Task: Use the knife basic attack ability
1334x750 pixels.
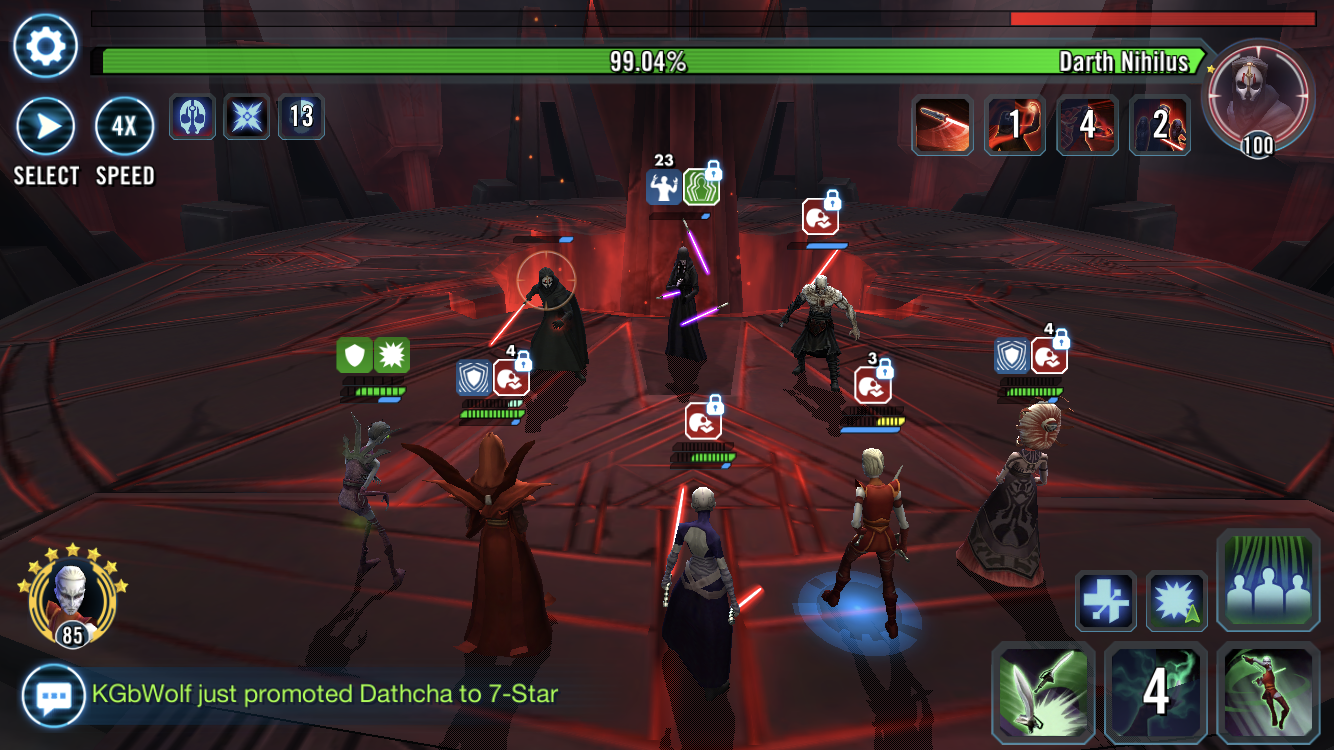Action: (x=1042, y=693)
